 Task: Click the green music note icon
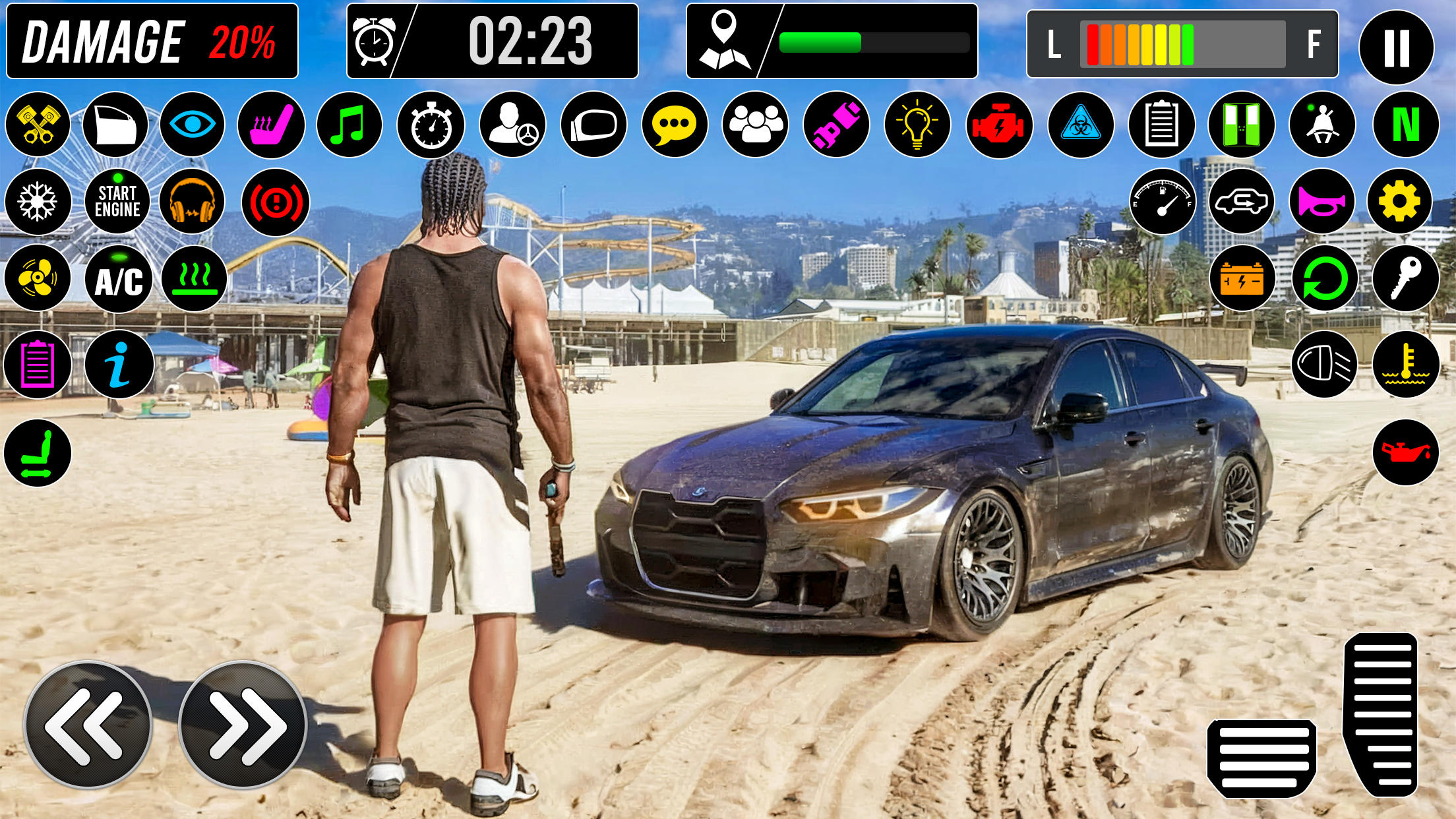click(x=349, y=125)
